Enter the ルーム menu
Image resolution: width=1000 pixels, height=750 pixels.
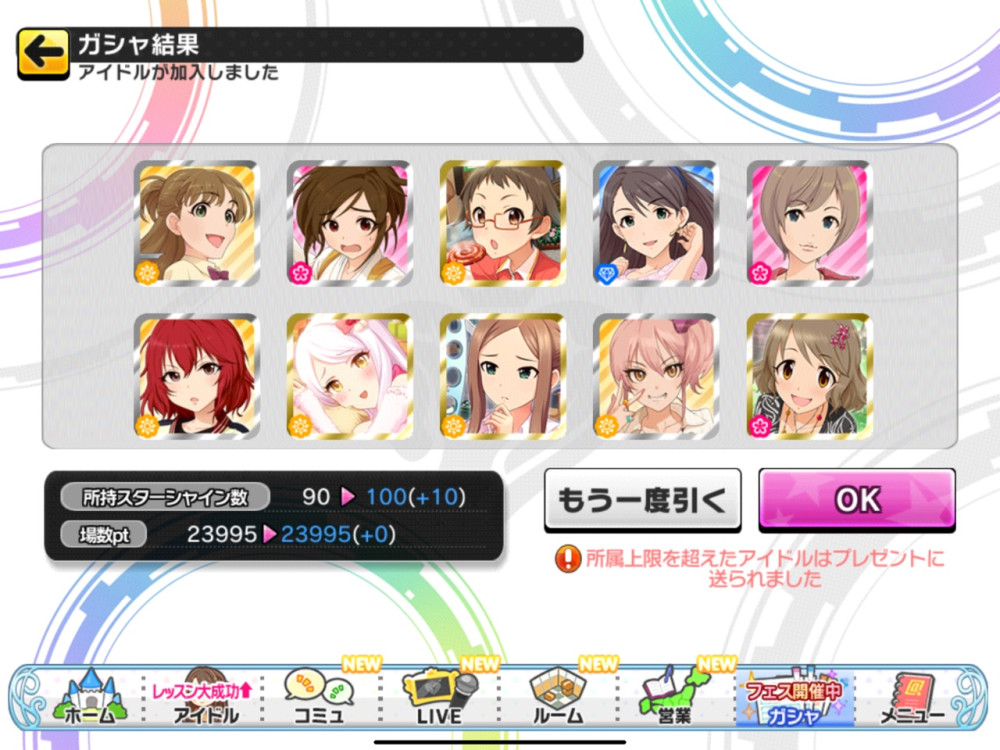click(x=556, y=695)
